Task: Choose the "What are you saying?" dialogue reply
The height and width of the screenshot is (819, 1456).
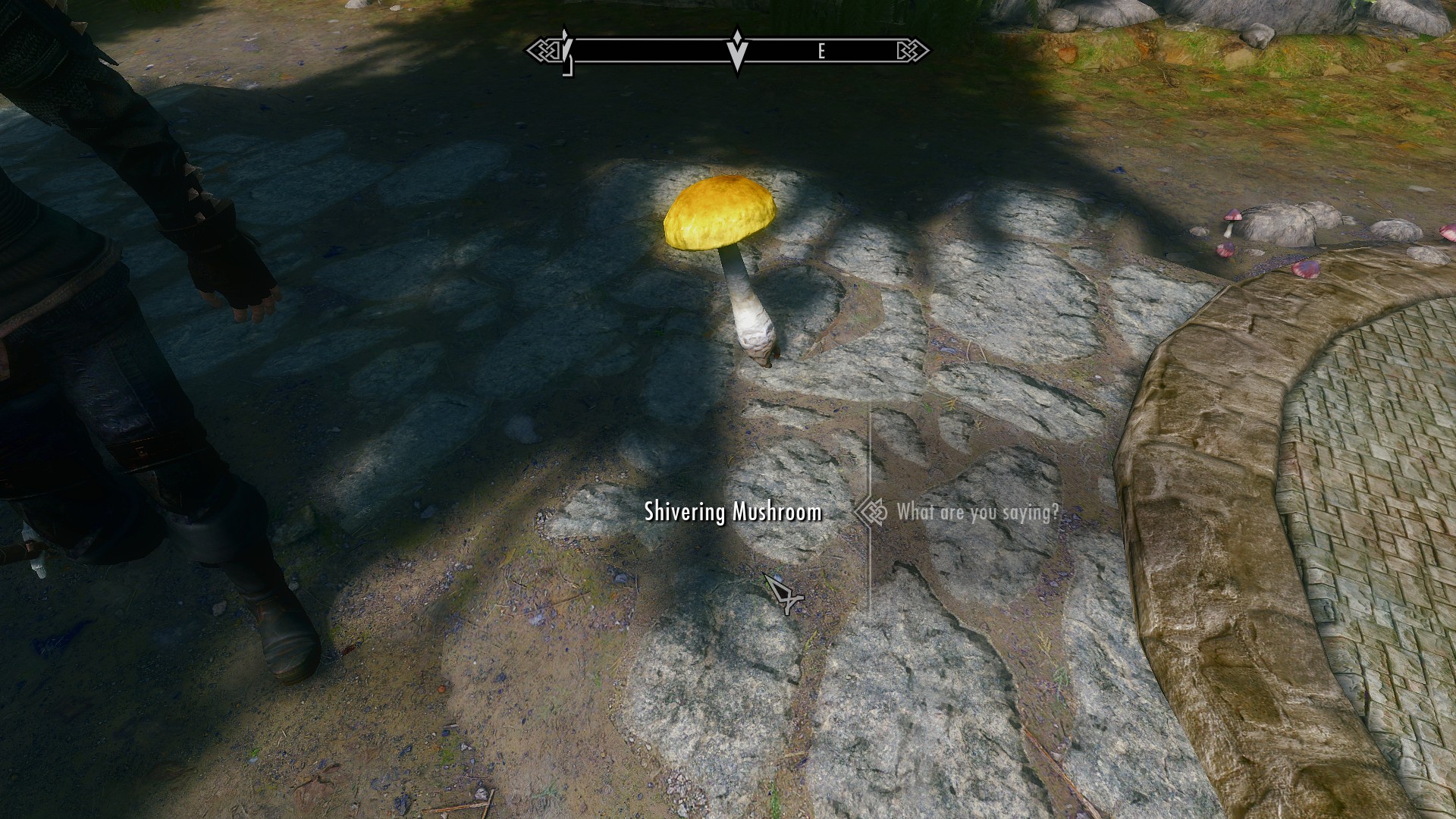Action: pyautogui.click(x=977, y=513)
